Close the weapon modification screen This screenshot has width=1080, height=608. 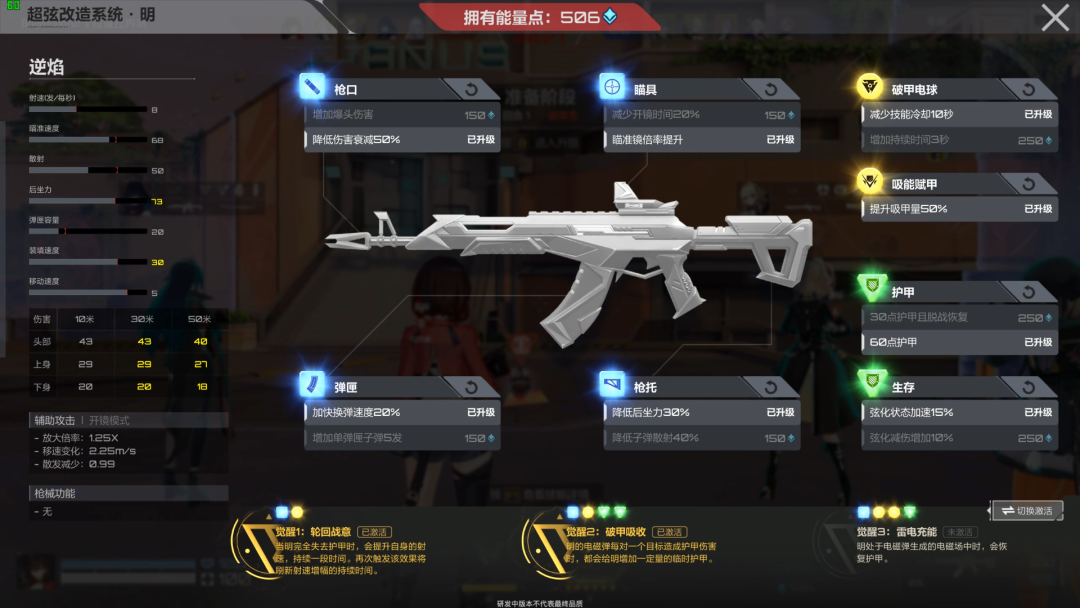point(1055,18)
